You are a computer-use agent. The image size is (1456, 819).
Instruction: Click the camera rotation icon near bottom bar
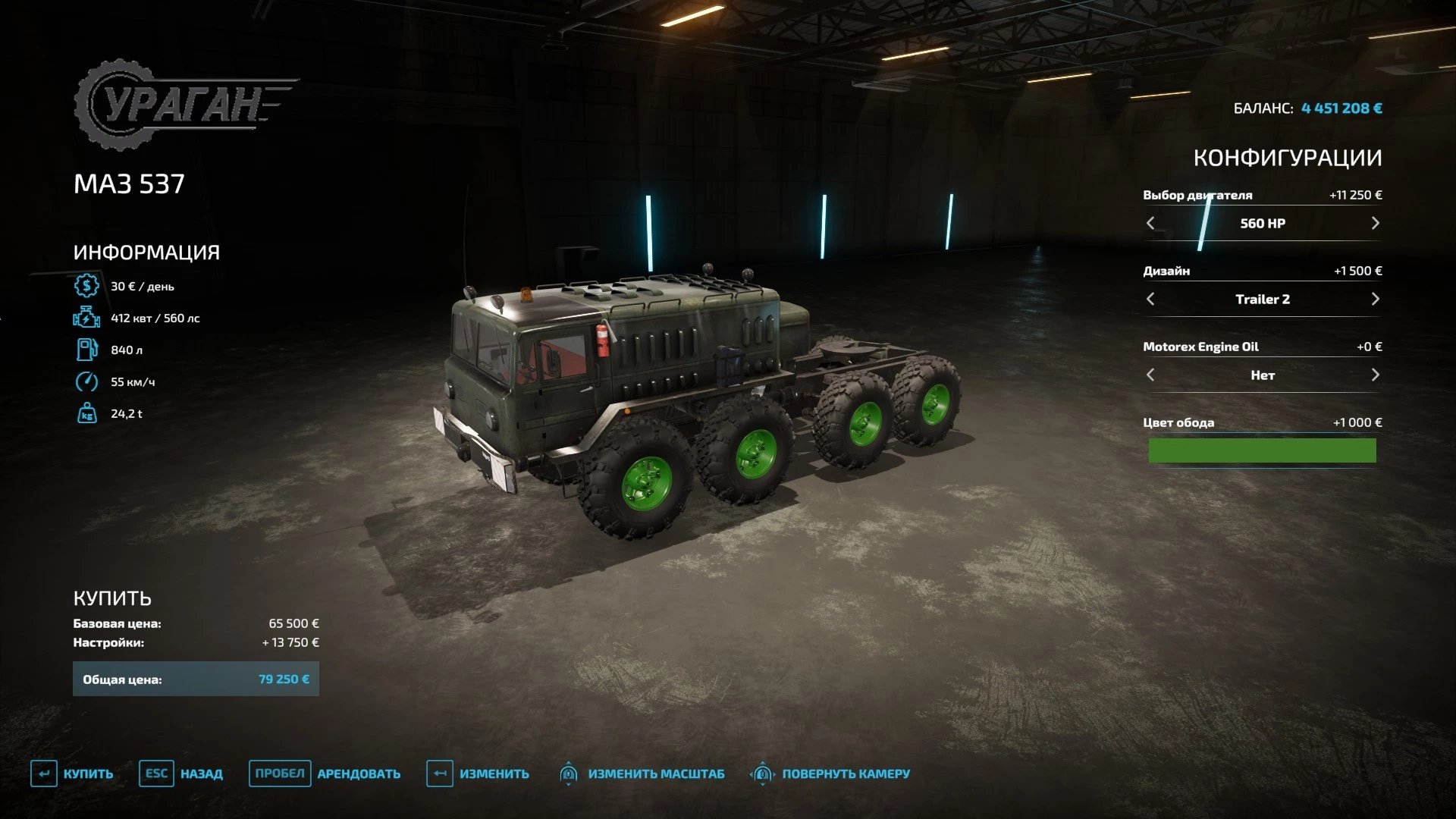[x=764, y=773]
